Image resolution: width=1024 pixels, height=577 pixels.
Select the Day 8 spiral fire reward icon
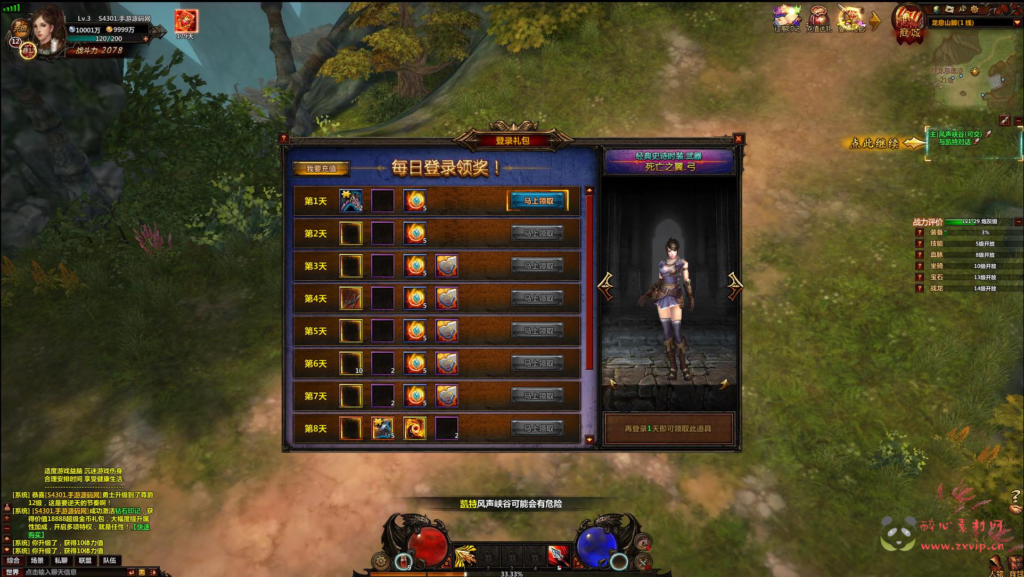tap(415, 428)
